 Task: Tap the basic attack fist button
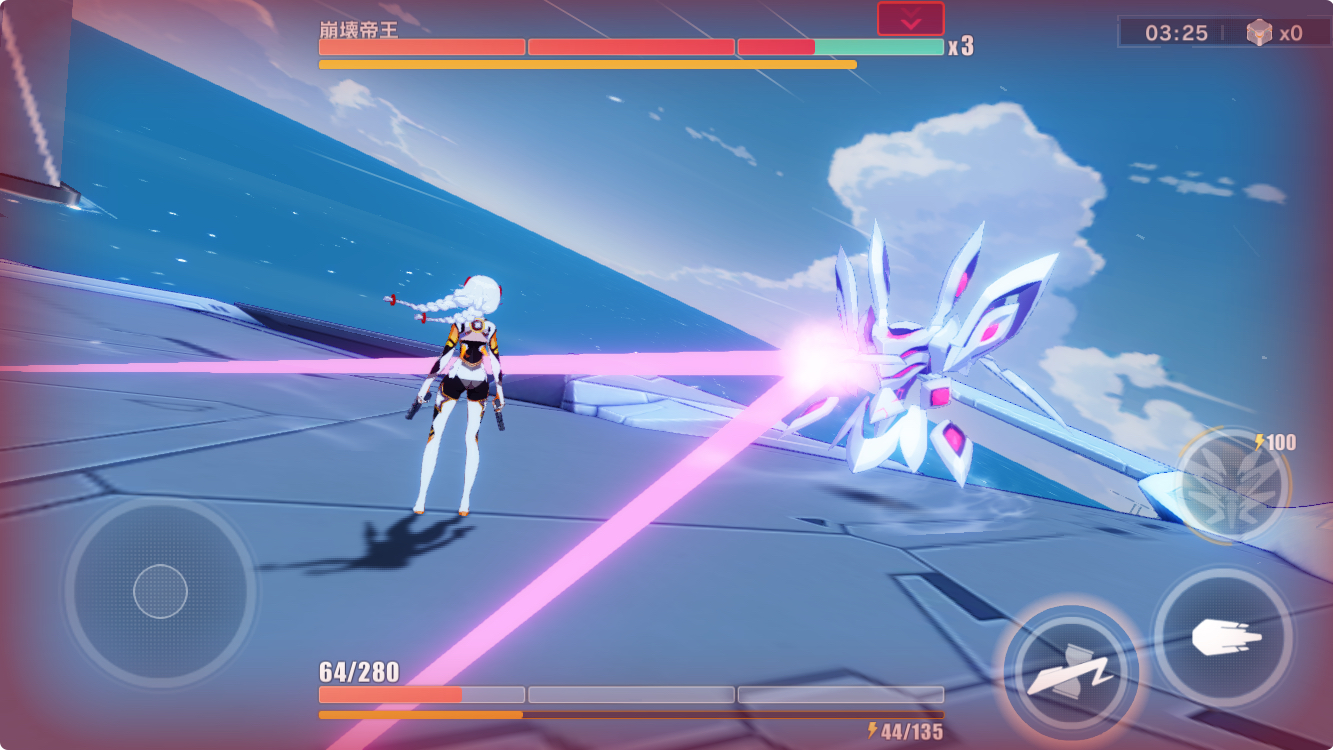[1224, 638]
